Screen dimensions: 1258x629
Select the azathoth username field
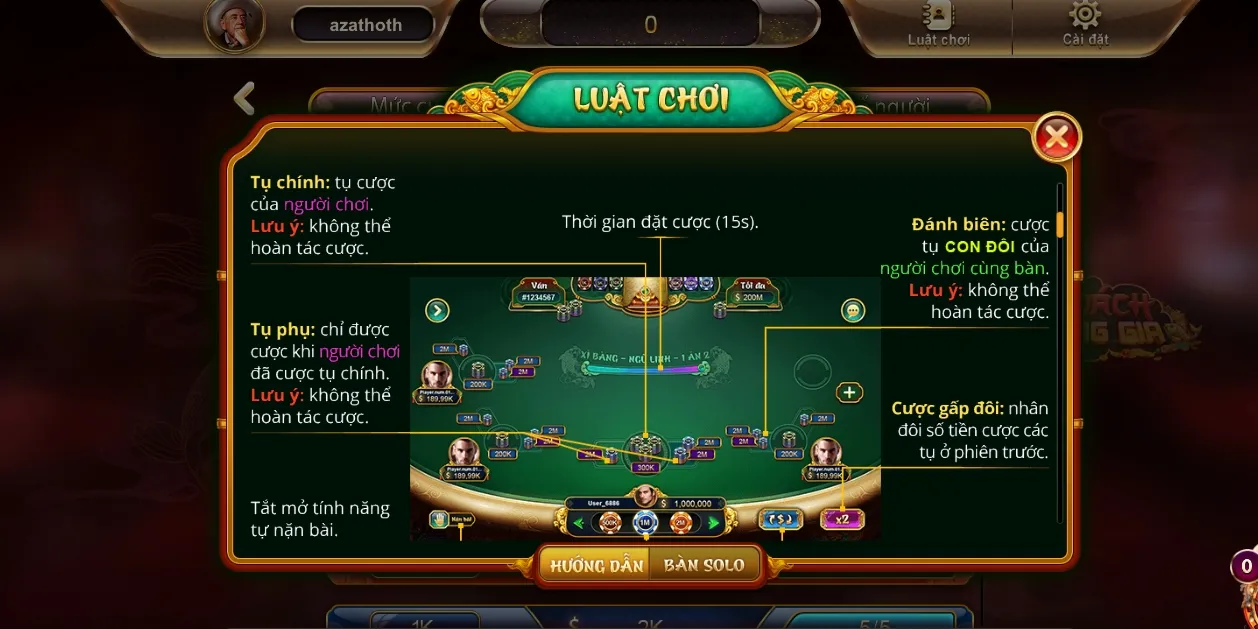(365, 25)
